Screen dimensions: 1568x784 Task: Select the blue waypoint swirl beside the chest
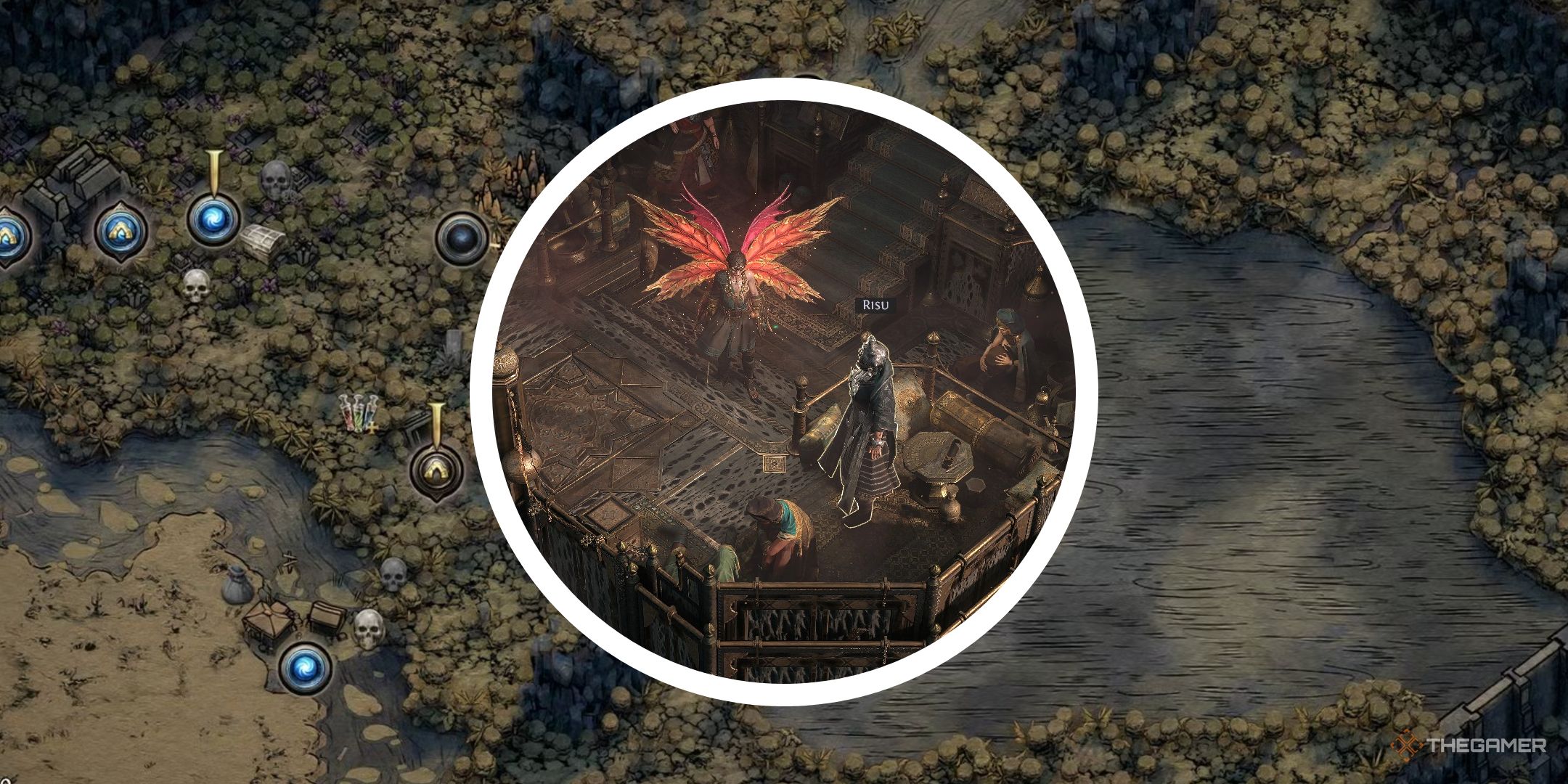click(214, 221)
